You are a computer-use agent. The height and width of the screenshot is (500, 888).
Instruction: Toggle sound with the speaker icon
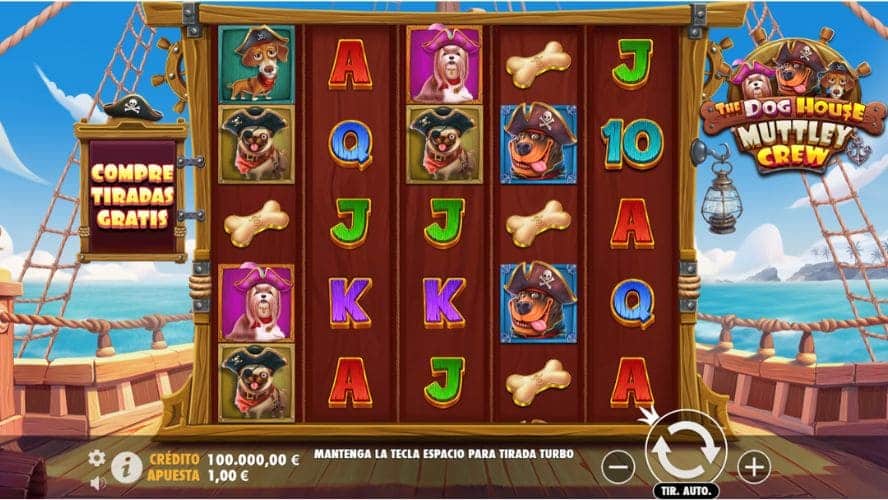98,482
